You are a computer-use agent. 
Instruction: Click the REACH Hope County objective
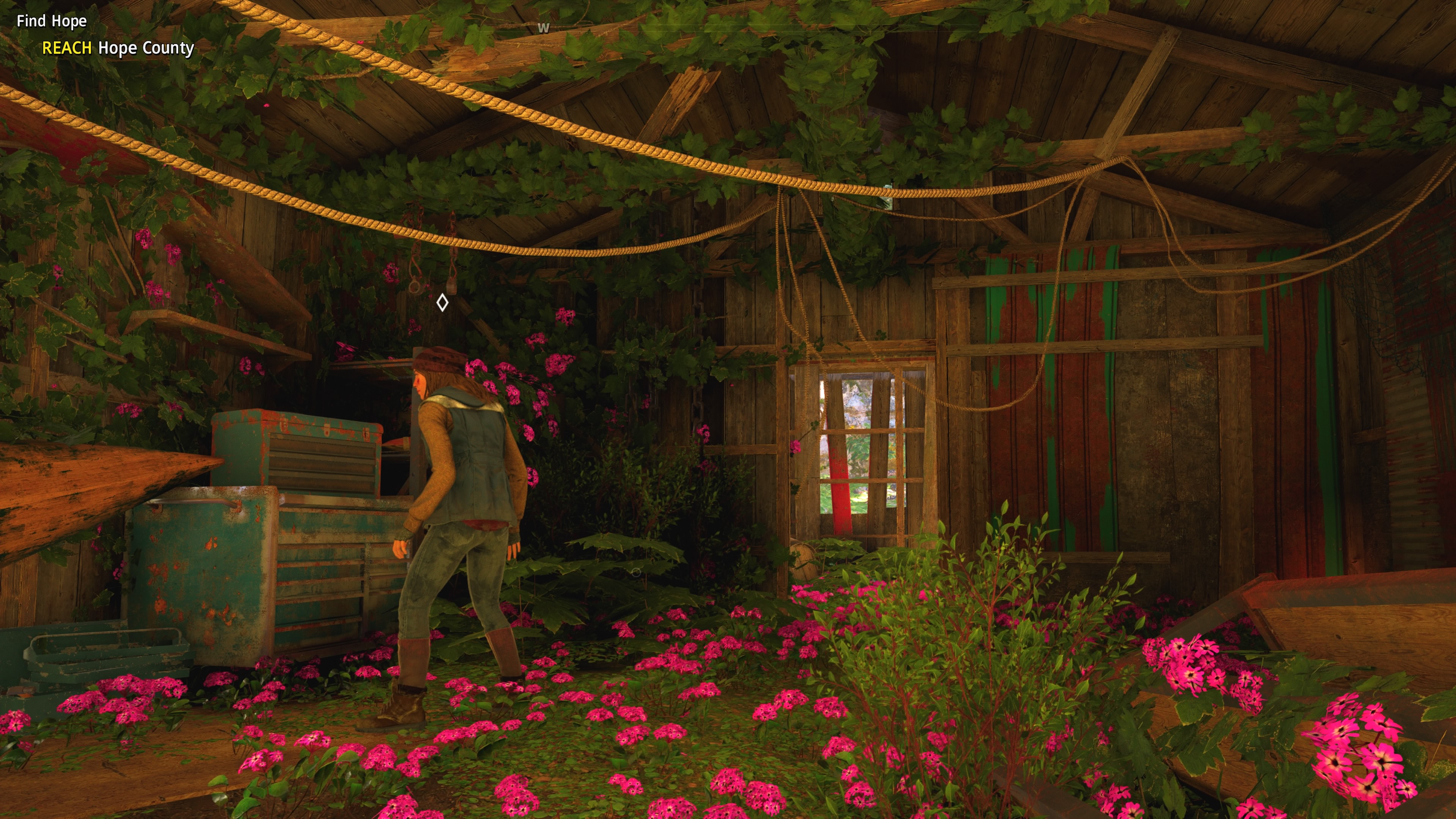(118, 48)
